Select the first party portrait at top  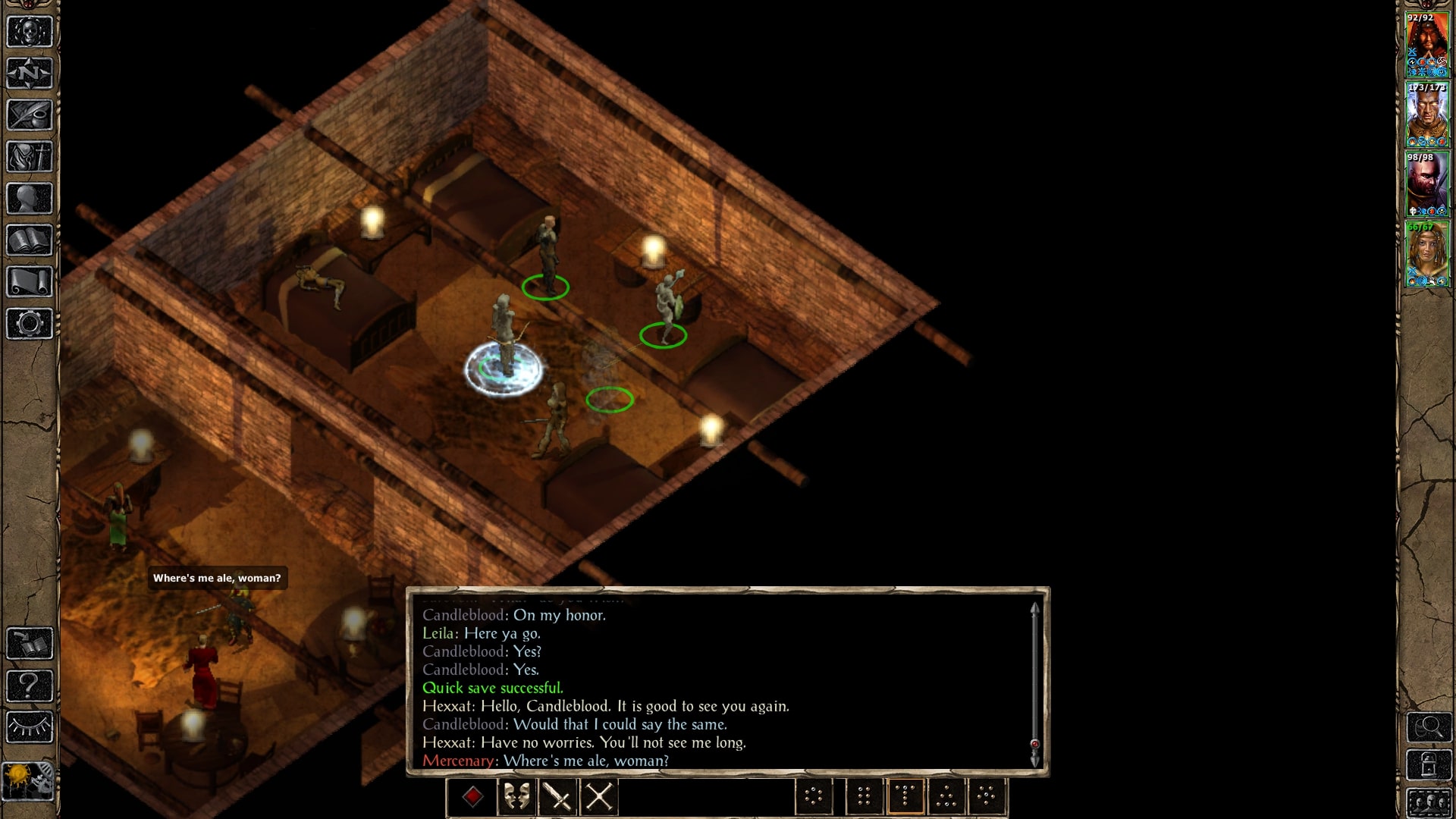tap(1427, 44)
